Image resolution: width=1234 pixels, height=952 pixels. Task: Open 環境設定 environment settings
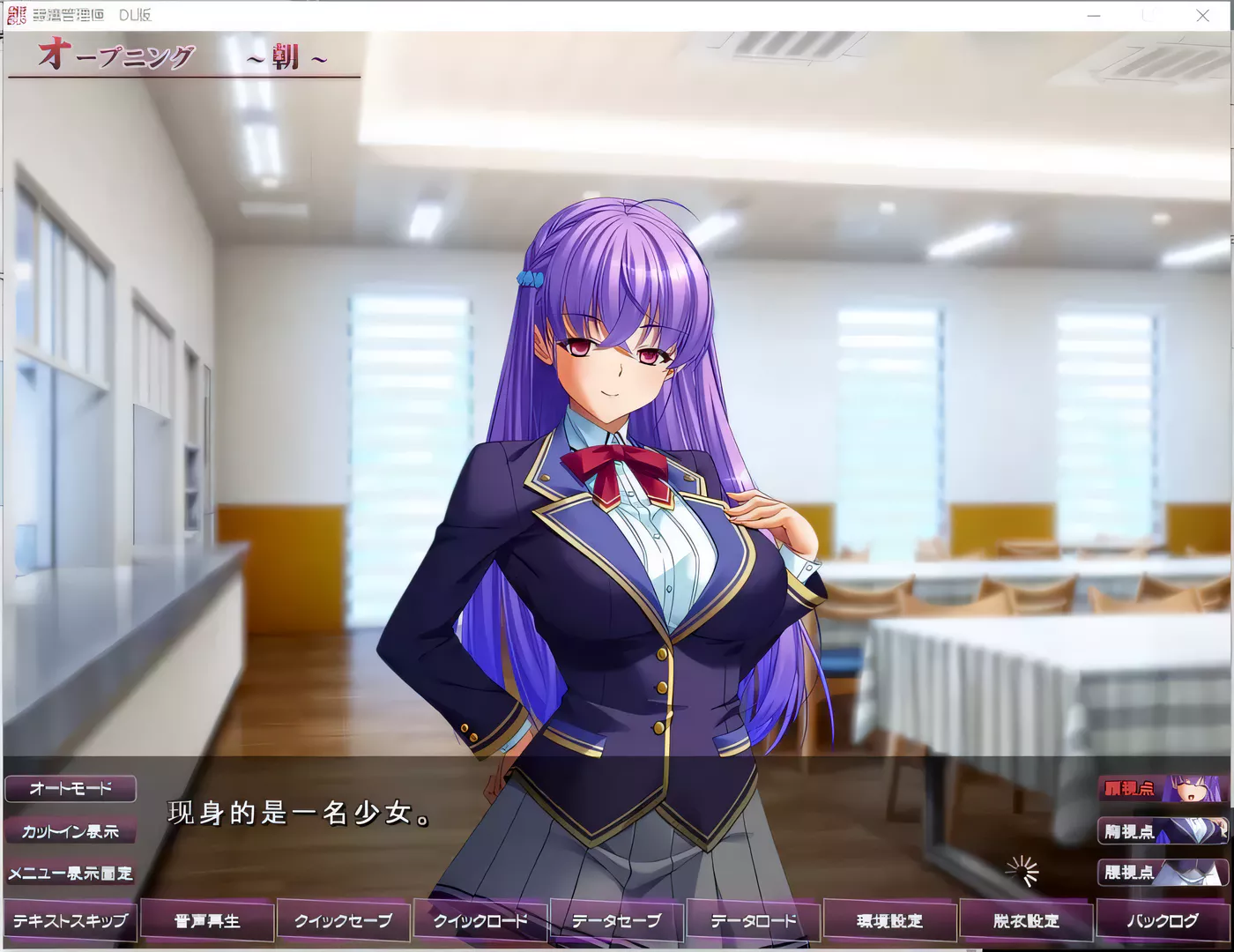888,919
